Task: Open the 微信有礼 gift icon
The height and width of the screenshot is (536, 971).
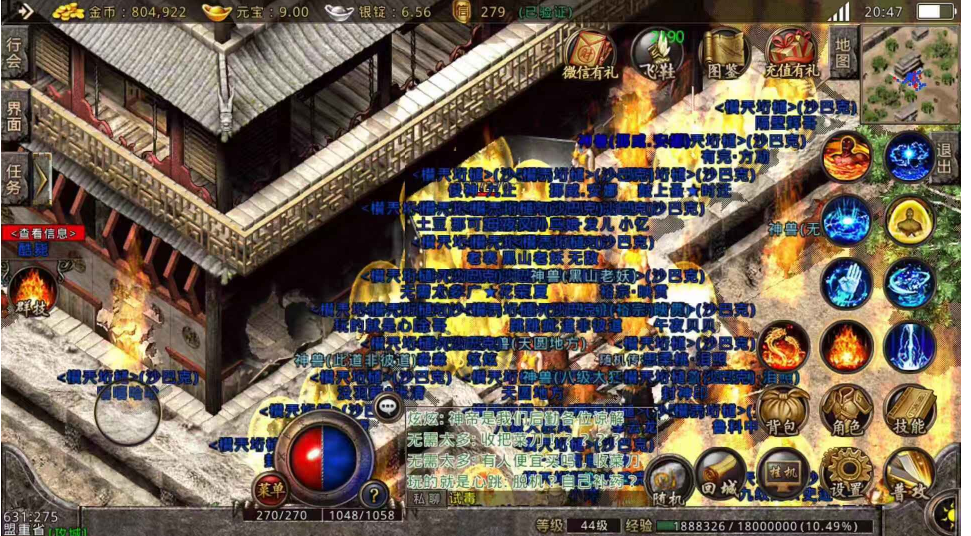Action: [x=591, y=53]
